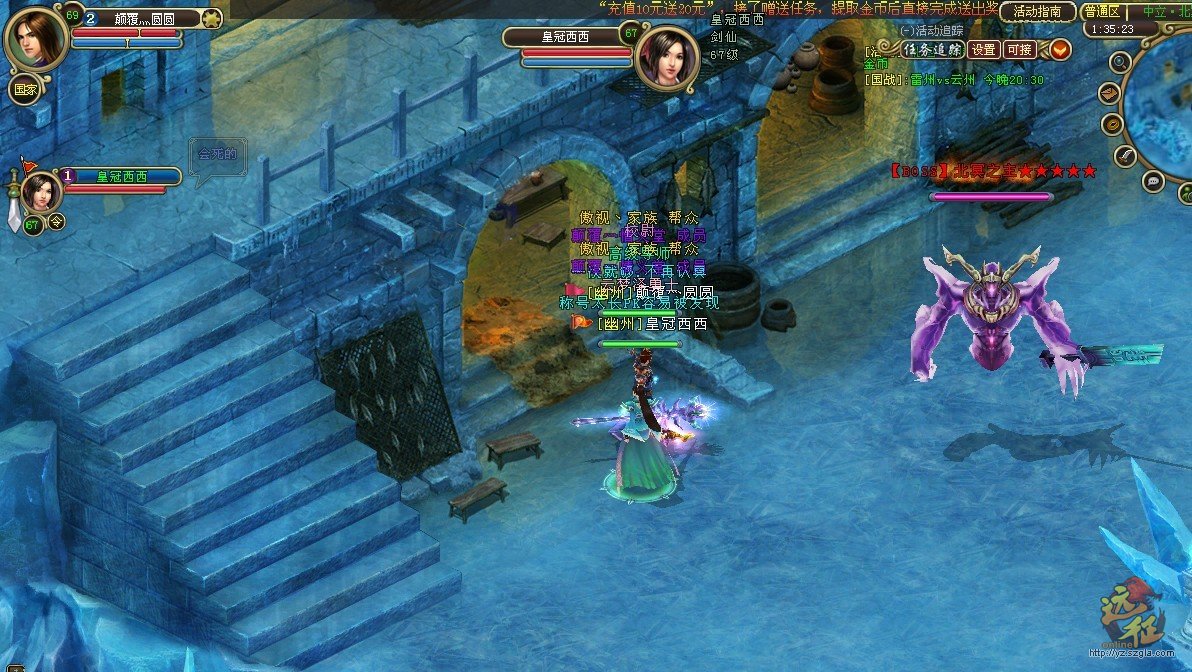The width and height of the screenshot is (1192, 672).
Task: Collapse tracker with the orange arrow button
Action: (x=1059, y=49)
